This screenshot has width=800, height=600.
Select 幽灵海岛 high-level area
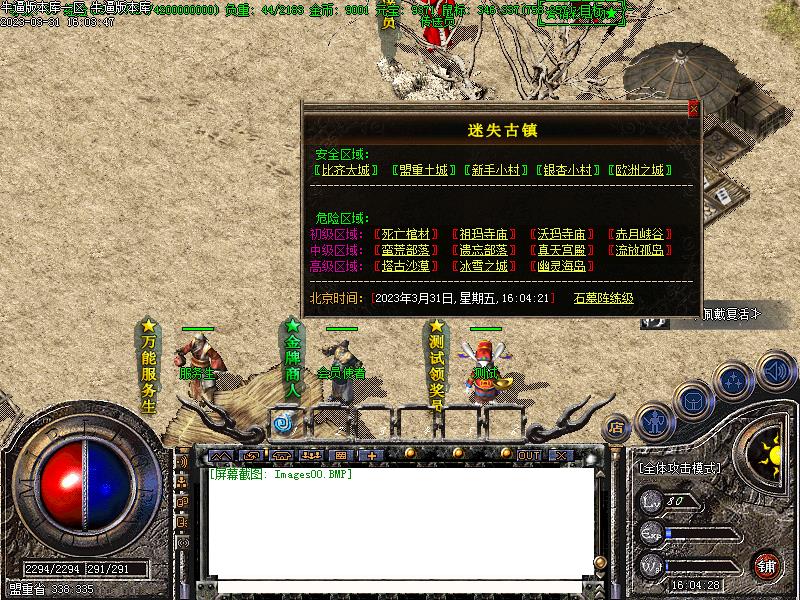coord(562,266)
